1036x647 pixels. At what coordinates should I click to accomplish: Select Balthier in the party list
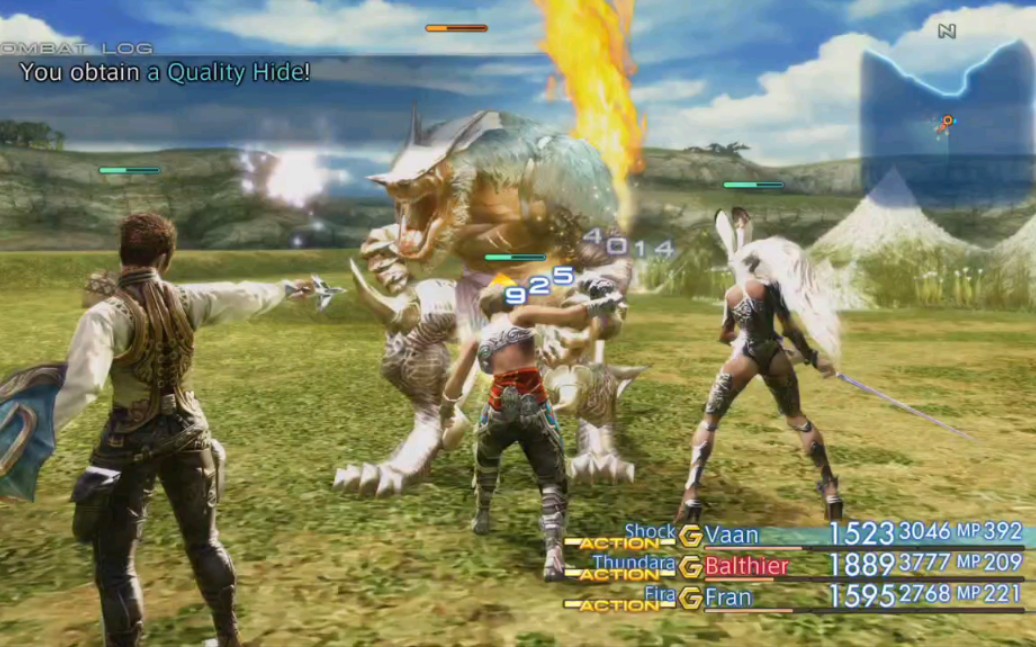coord(746,566)
